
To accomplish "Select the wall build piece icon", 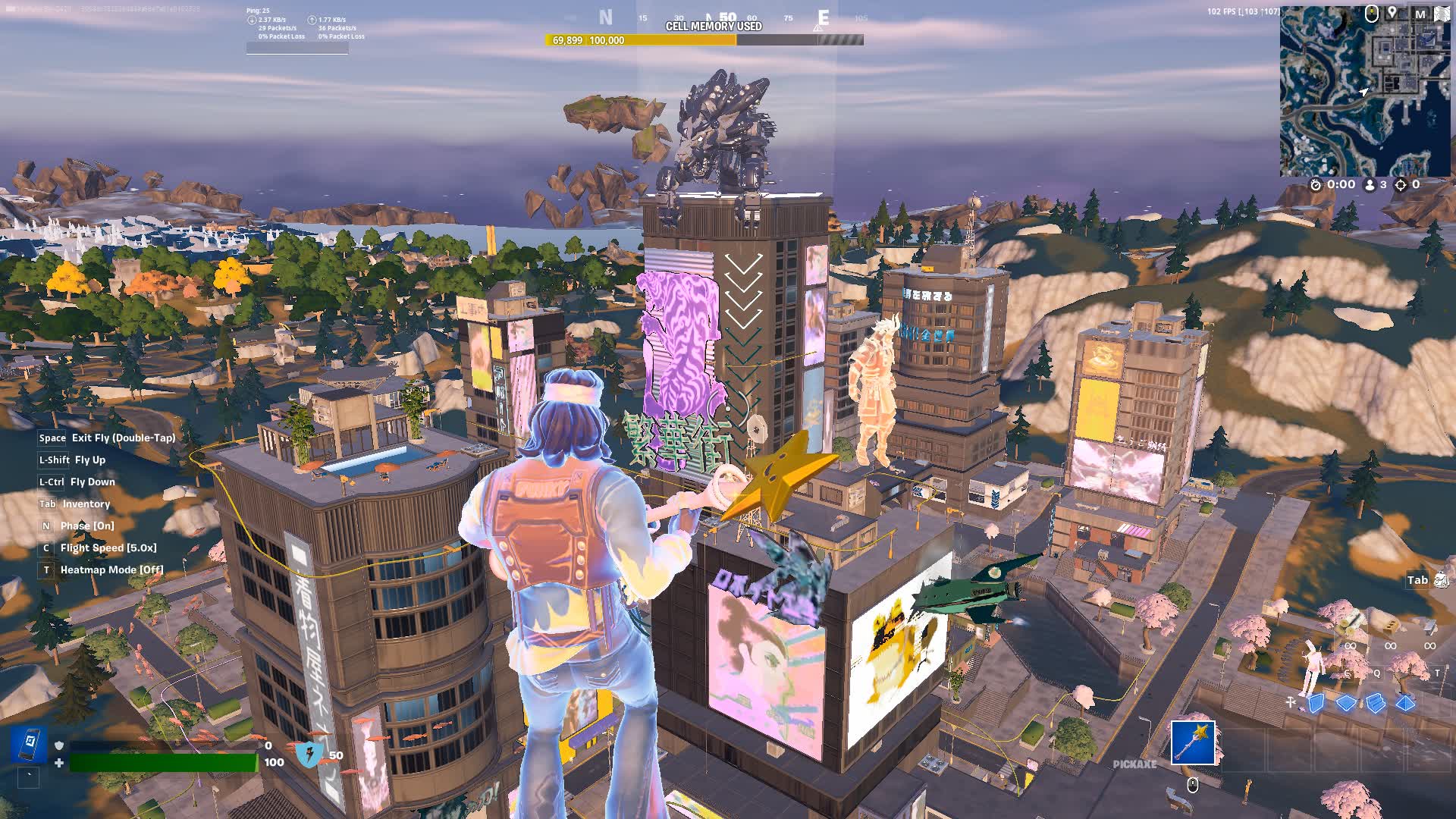I will pos(1316,702).
